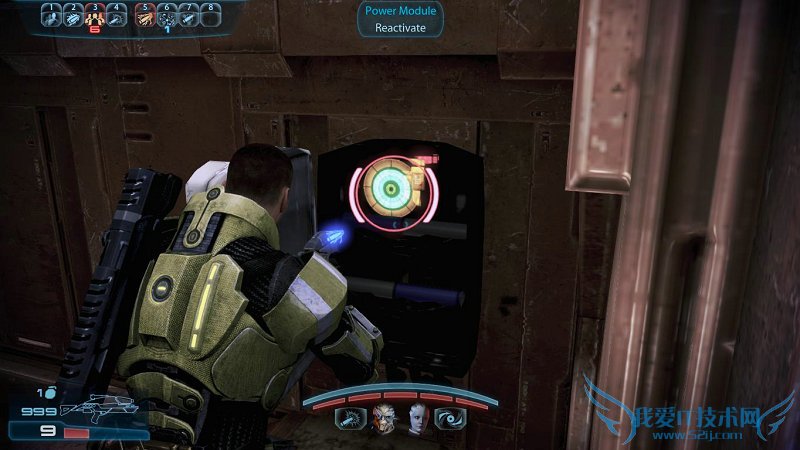Trigger the power in hotbar slot 4
The height and width of the screenshot is (450, 800).
pyautogui.click(x=118, y=17)
